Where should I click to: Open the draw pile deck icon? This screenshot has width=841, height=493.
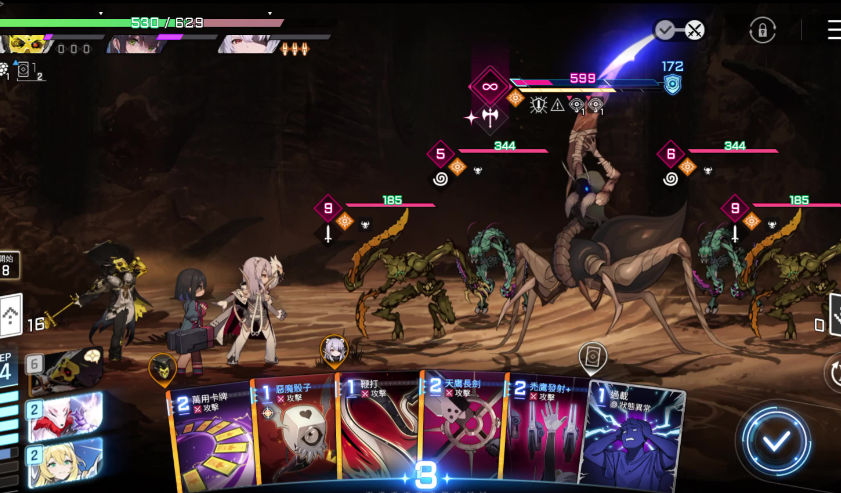pyautogui.click(x=11, y=318)
